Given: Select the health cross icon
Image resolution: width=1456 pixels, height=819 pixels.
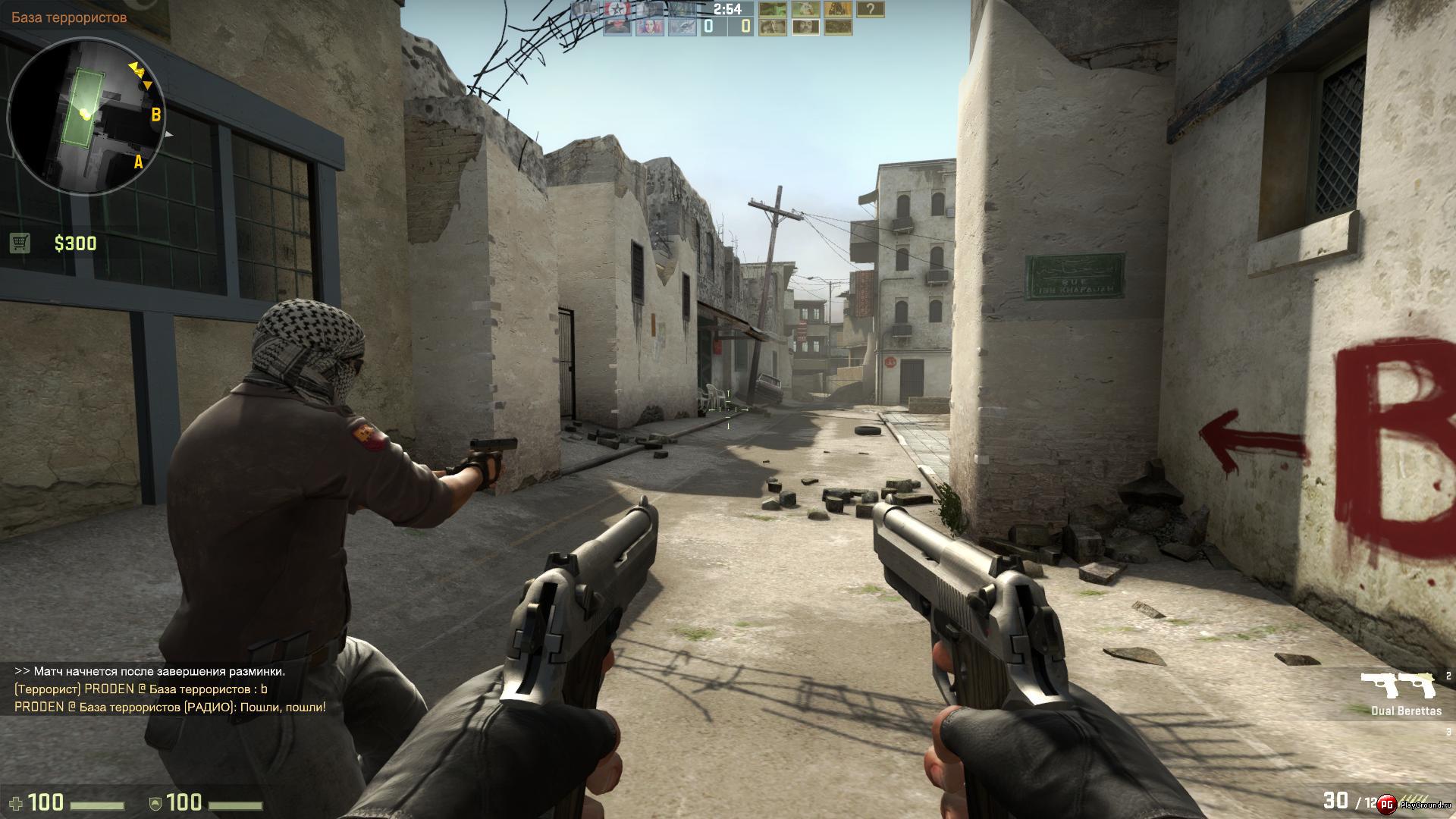Looking at the screenshot, I should 17,802.
